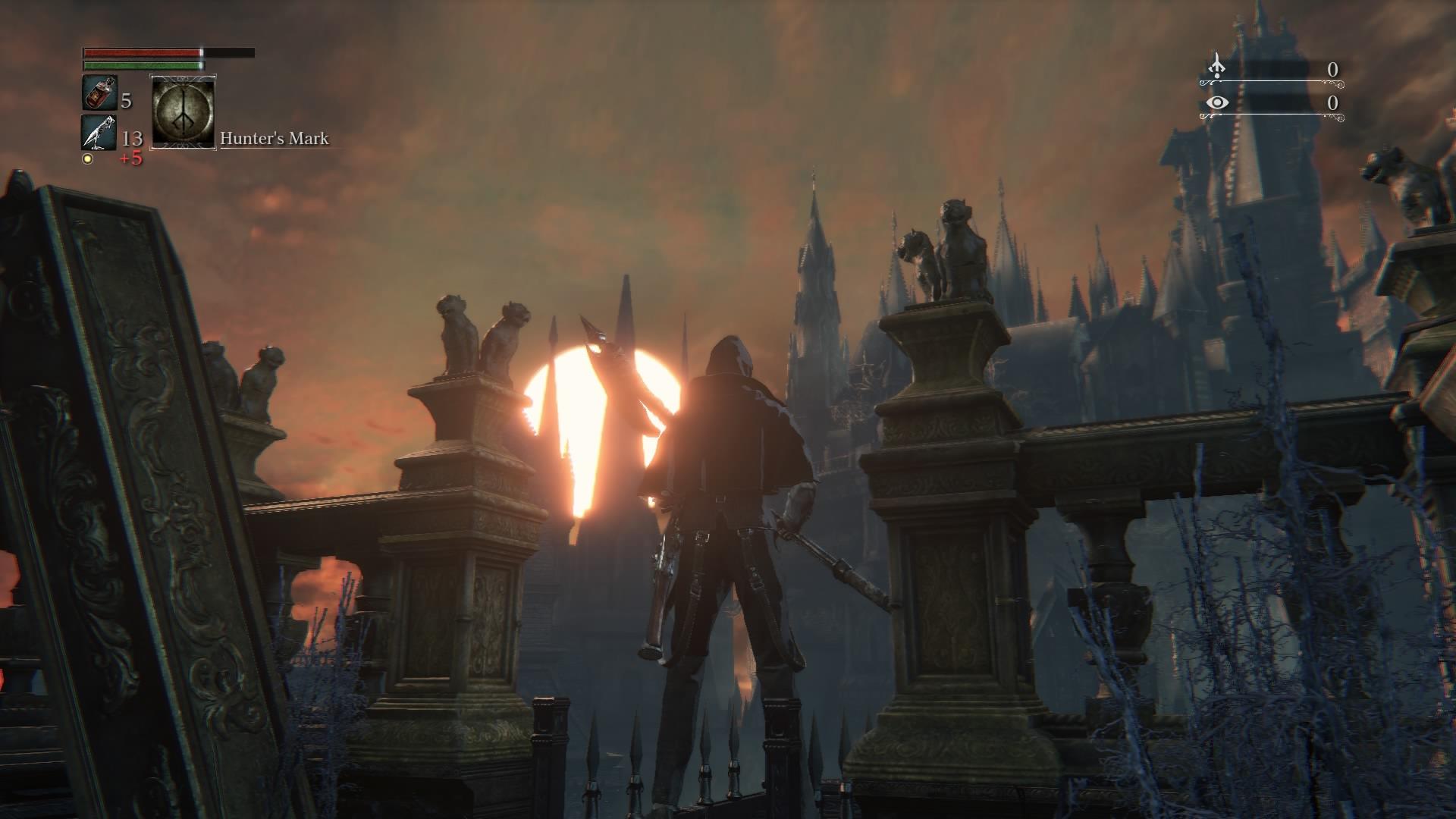Toggle the Insight eye counter display
Image resolution: width=1456 pixels, height=819 pixels.
coord(1216,101)
